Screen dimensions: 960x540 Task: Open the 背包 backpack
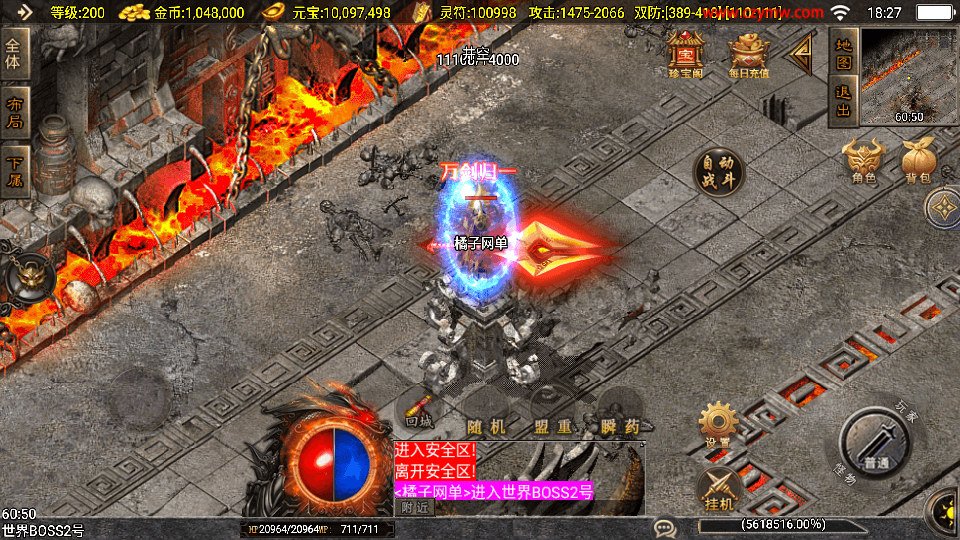click(x=917, y=162)
